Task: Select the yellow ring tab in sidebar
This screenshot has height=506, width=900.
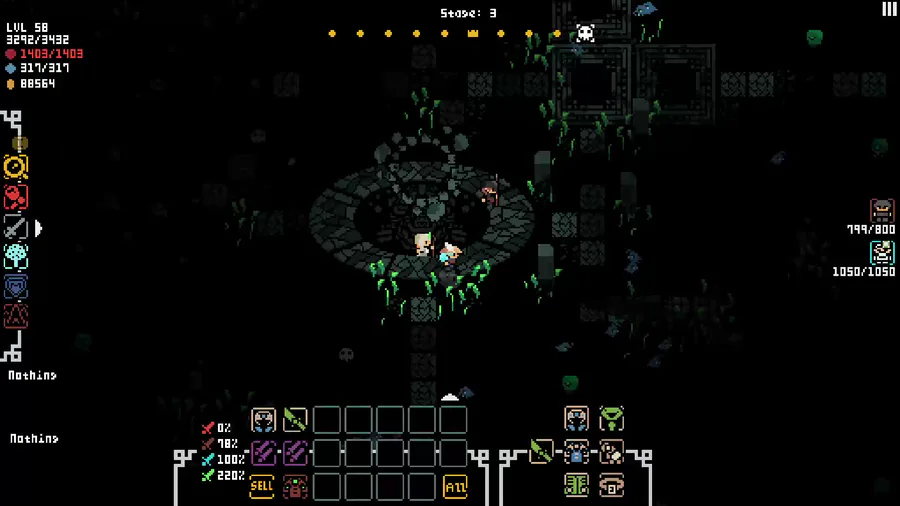Action: click(x=16, y=167)
